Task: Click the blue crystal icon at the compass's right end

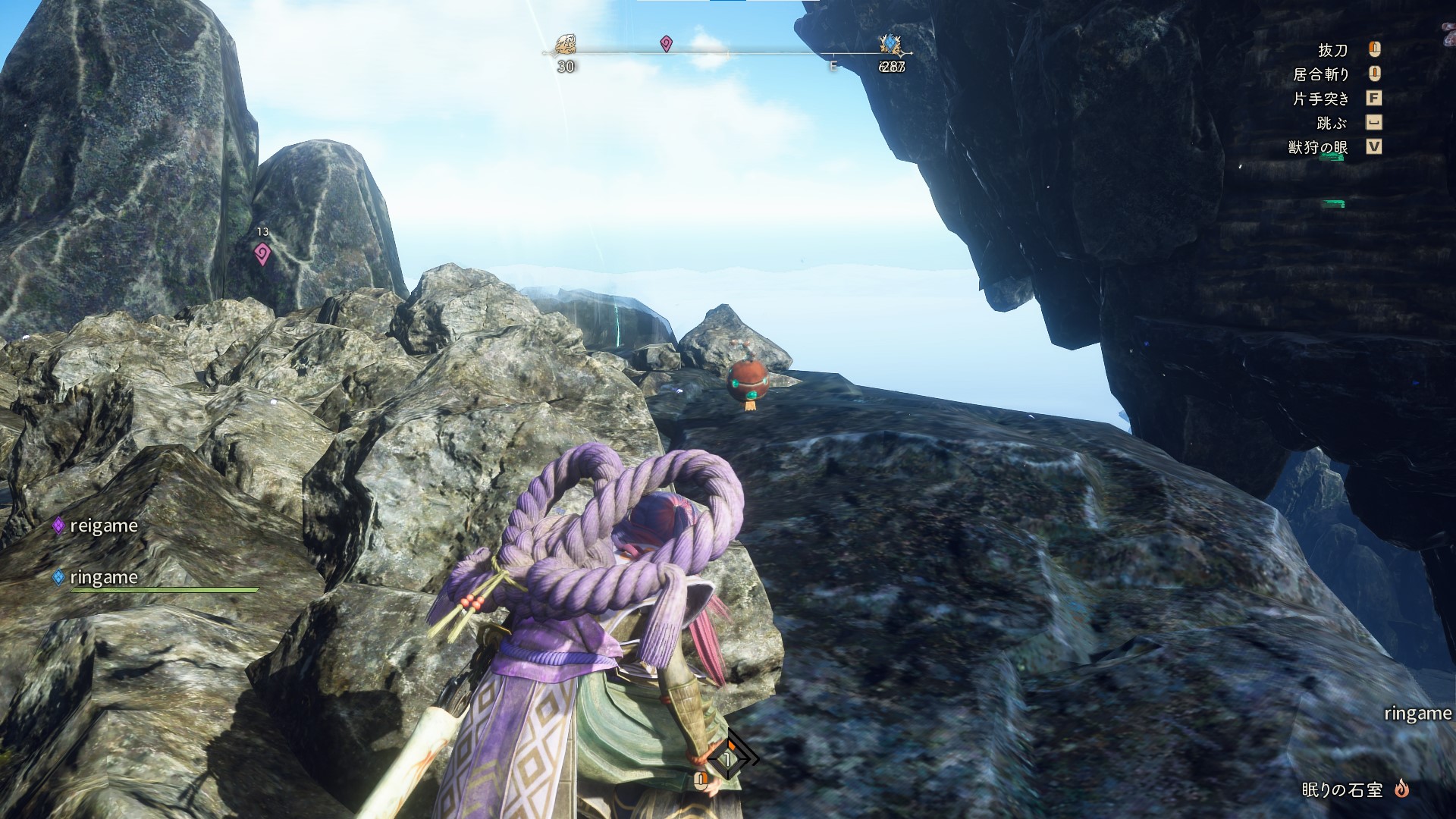Action: [x=891, y=44]
